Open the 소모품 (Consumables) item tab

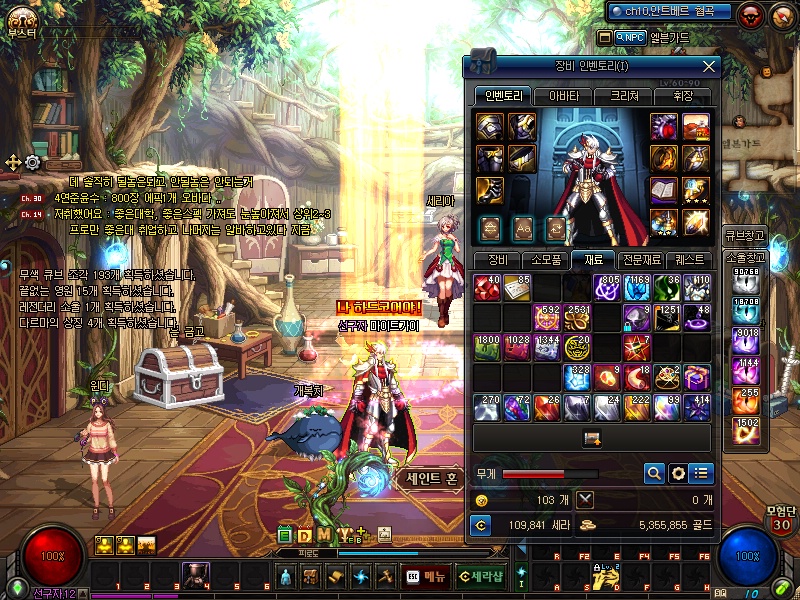(546, 260)
